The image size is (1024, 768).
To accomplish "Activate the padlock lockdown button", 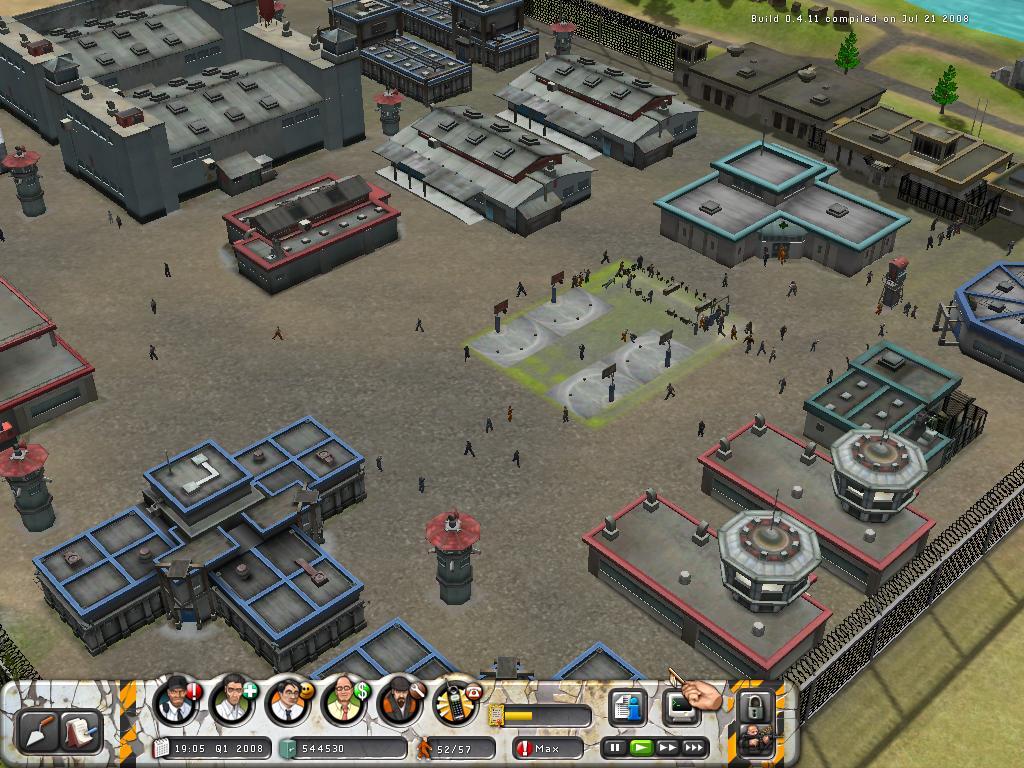I will pos(755,705).
